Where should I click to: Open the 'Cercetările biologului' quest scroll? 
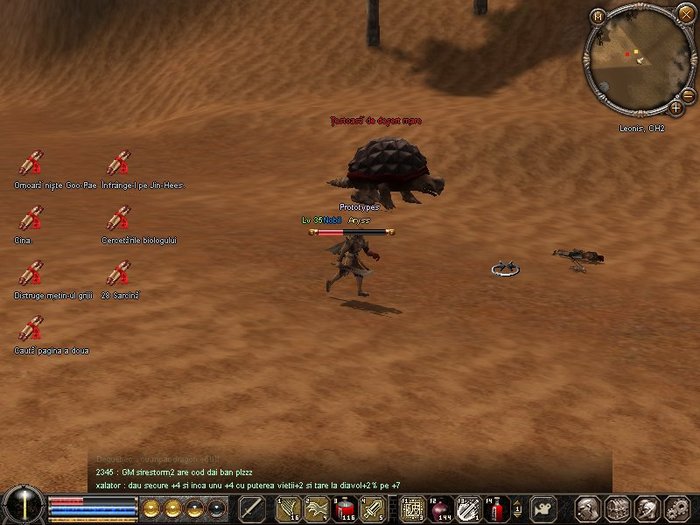[120, 218]
